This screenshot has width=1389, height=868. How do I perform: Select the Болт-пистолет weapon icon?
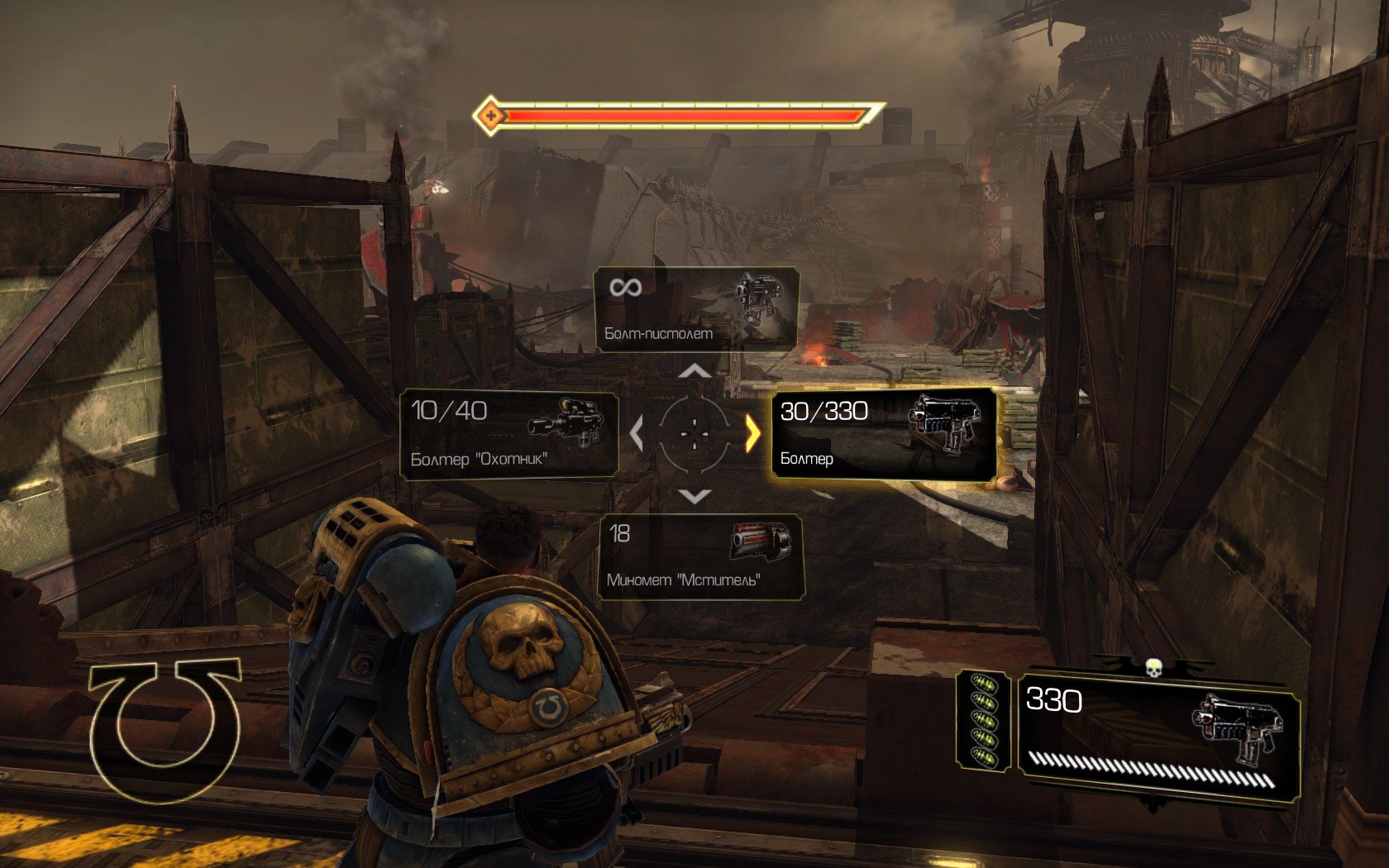pos(759,301)
